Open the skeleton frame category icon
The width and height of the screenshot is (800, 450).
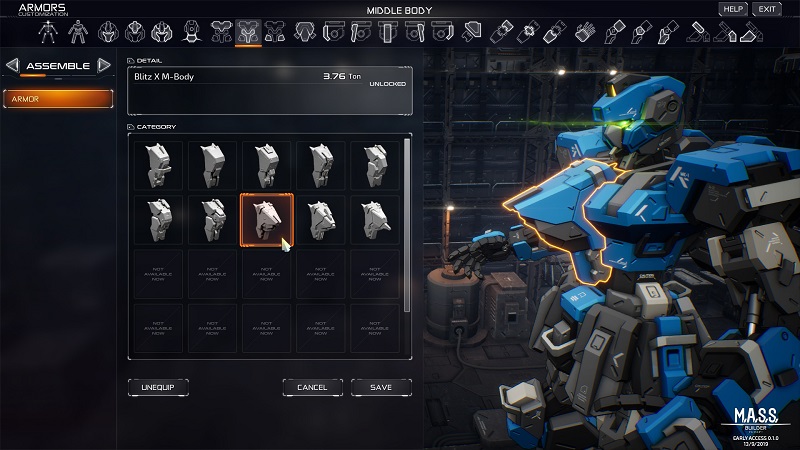[x=46, y=32]
